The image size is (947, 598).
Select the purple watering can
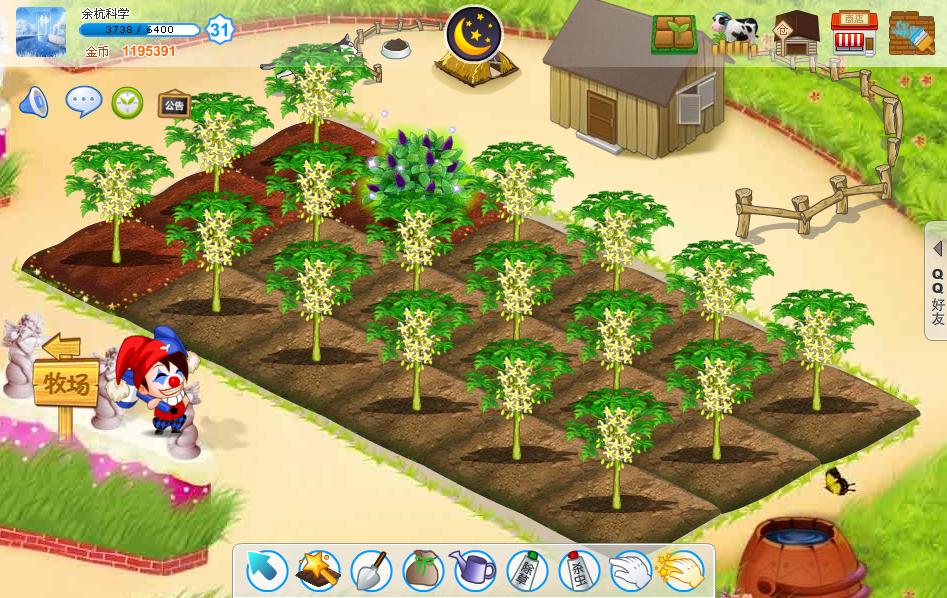(474, 571)
